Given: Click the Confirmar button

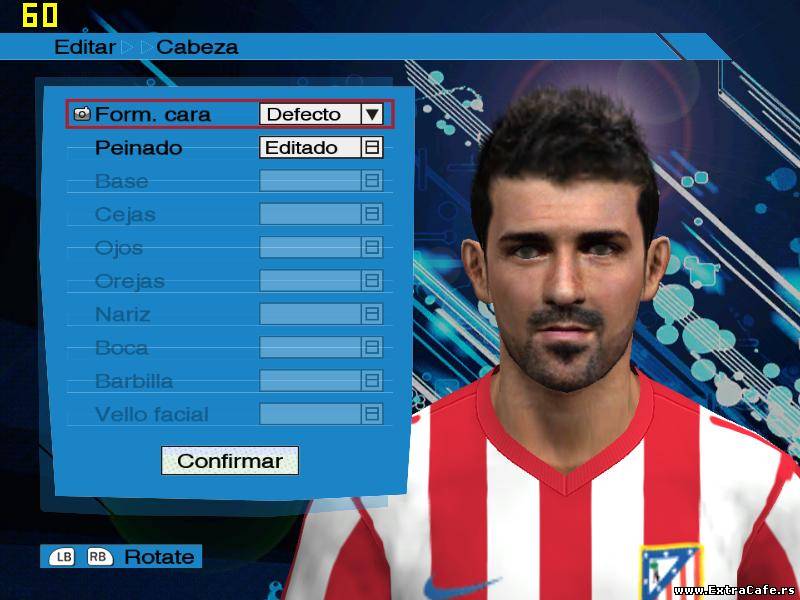Looking at the screenshot, I should click(229, 461).
